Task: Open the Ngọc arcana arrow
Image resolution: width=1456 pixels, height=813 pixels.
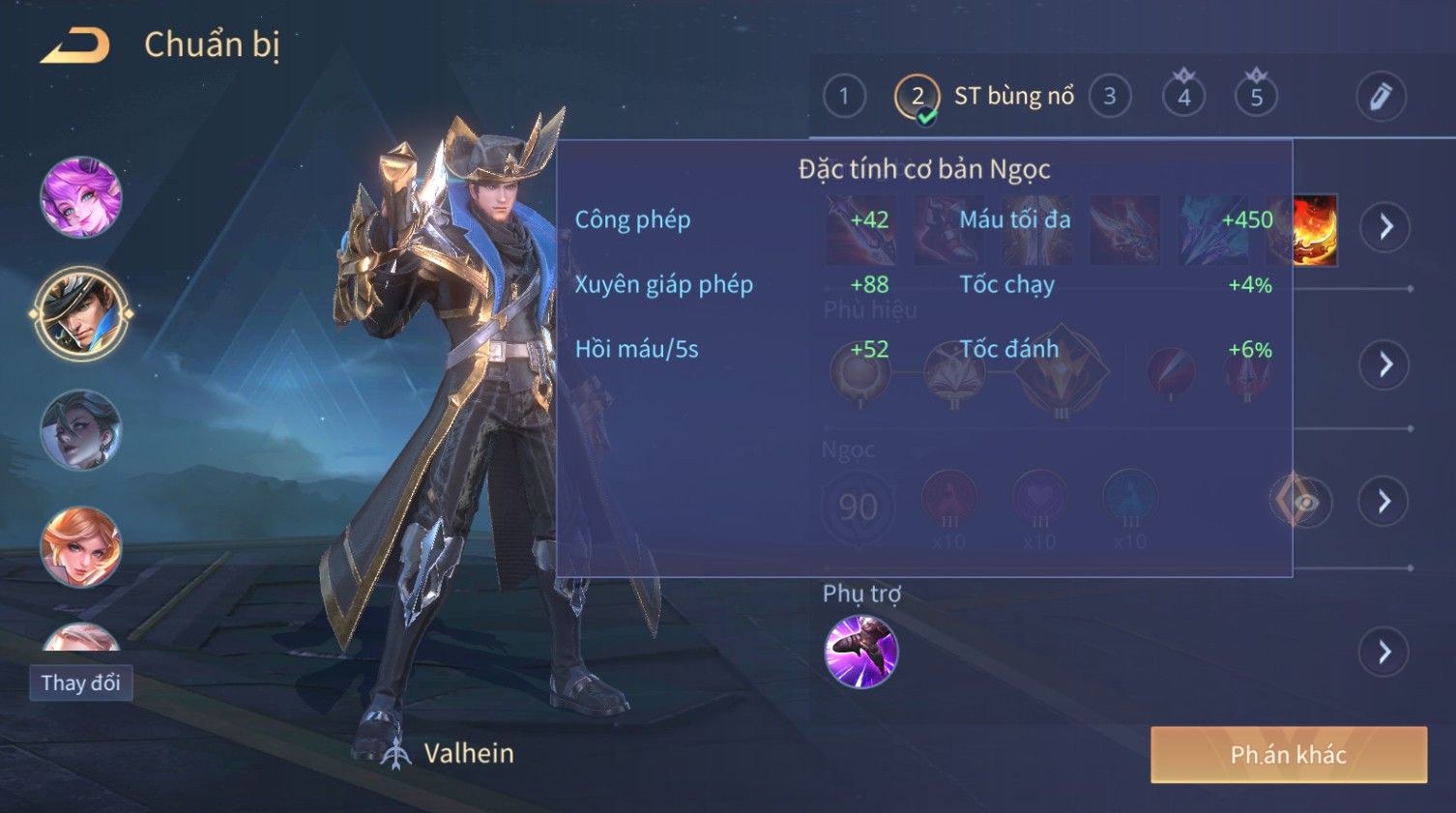Action: tap(1385, 501)
